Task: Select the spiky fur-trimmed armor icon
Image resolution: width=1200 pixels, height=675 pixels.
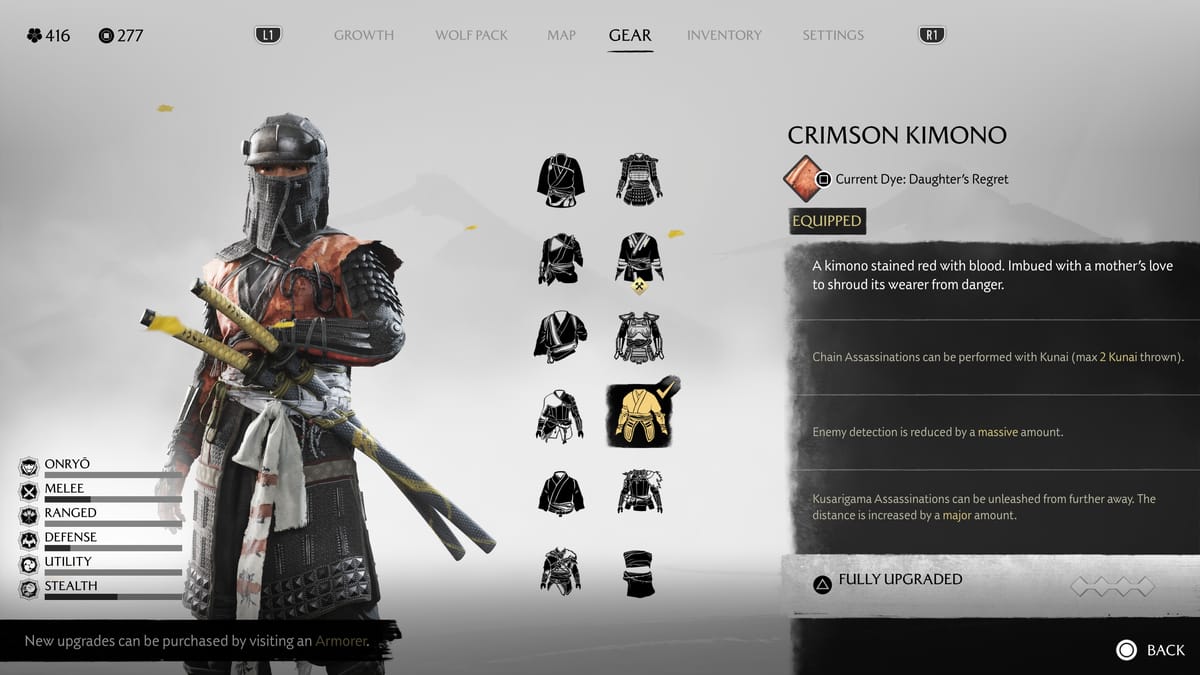Action: point(639,492)
